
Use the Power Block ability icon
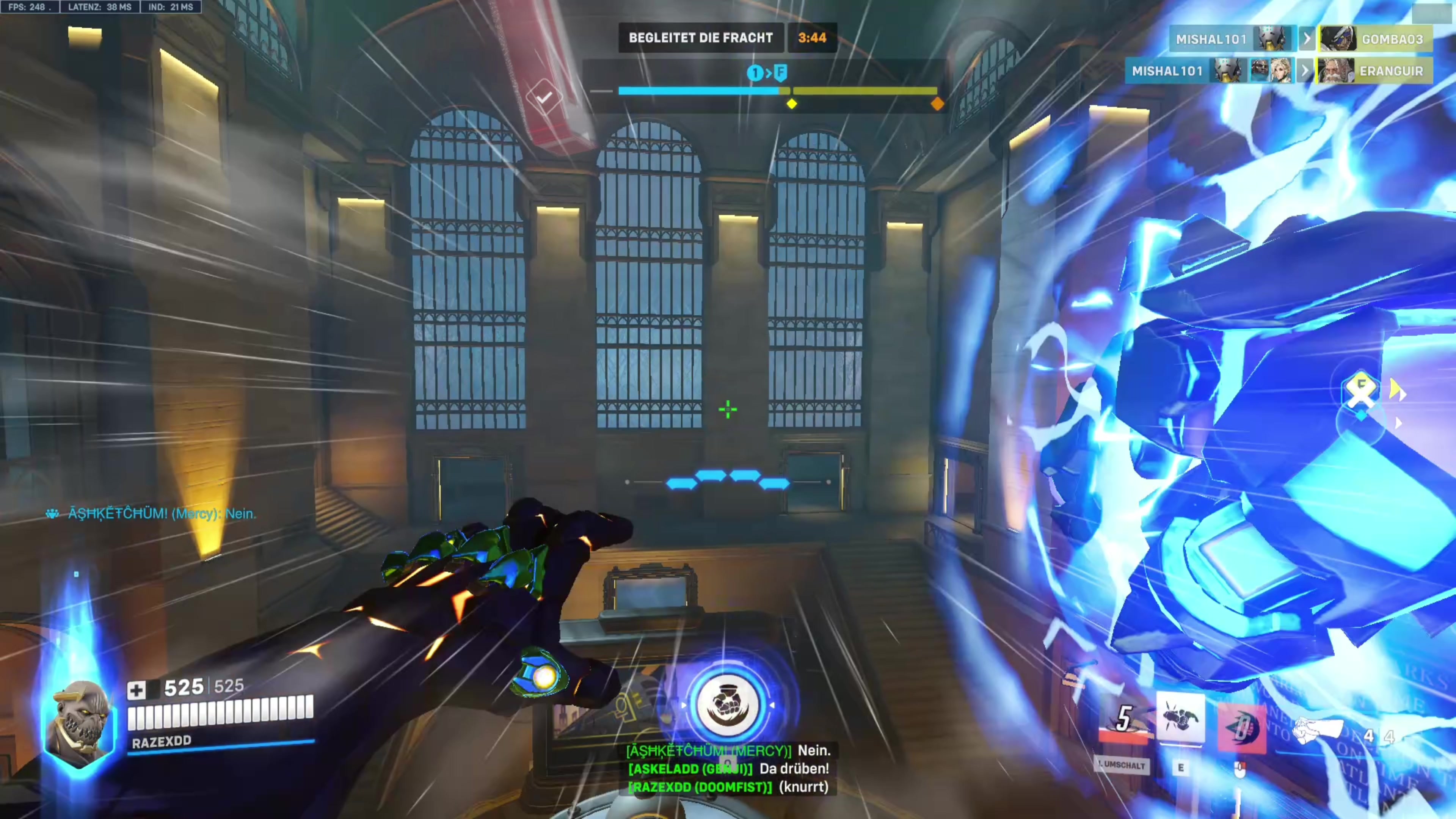point(1180,718)
